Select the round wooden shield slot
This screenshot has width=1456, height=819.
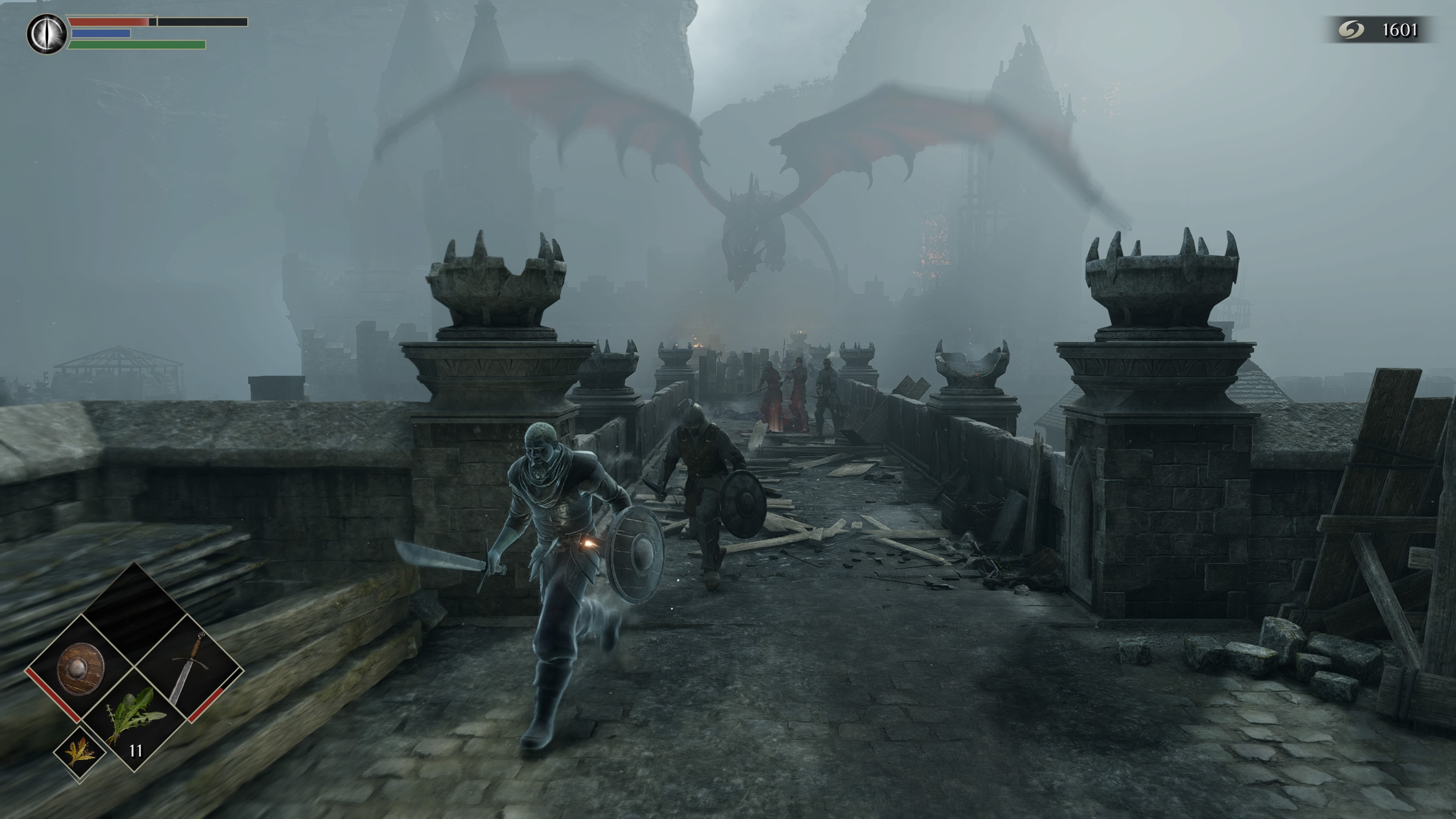tap(80, 668)
